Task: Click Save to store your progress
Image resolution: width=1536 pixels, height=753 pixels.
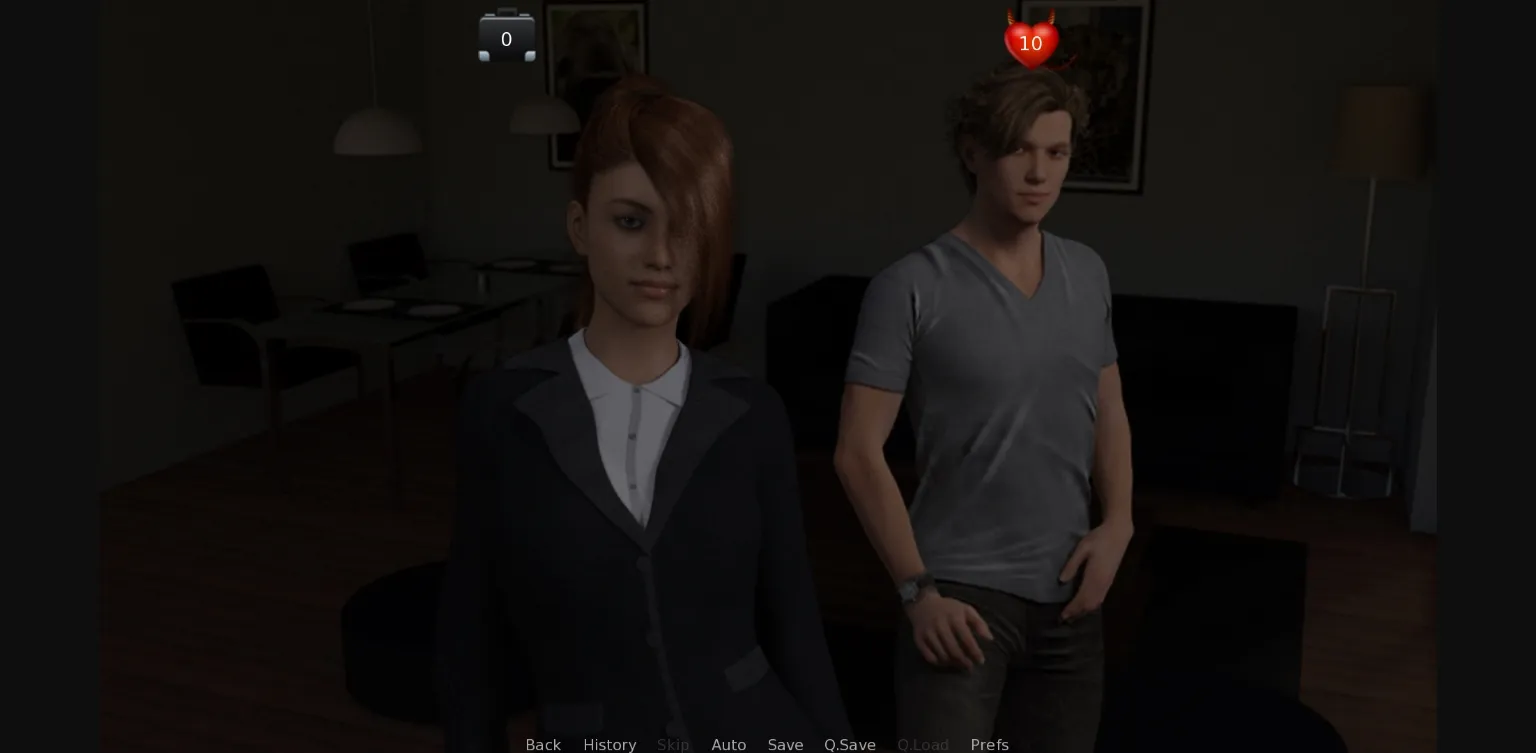Action: click(785, 745)
